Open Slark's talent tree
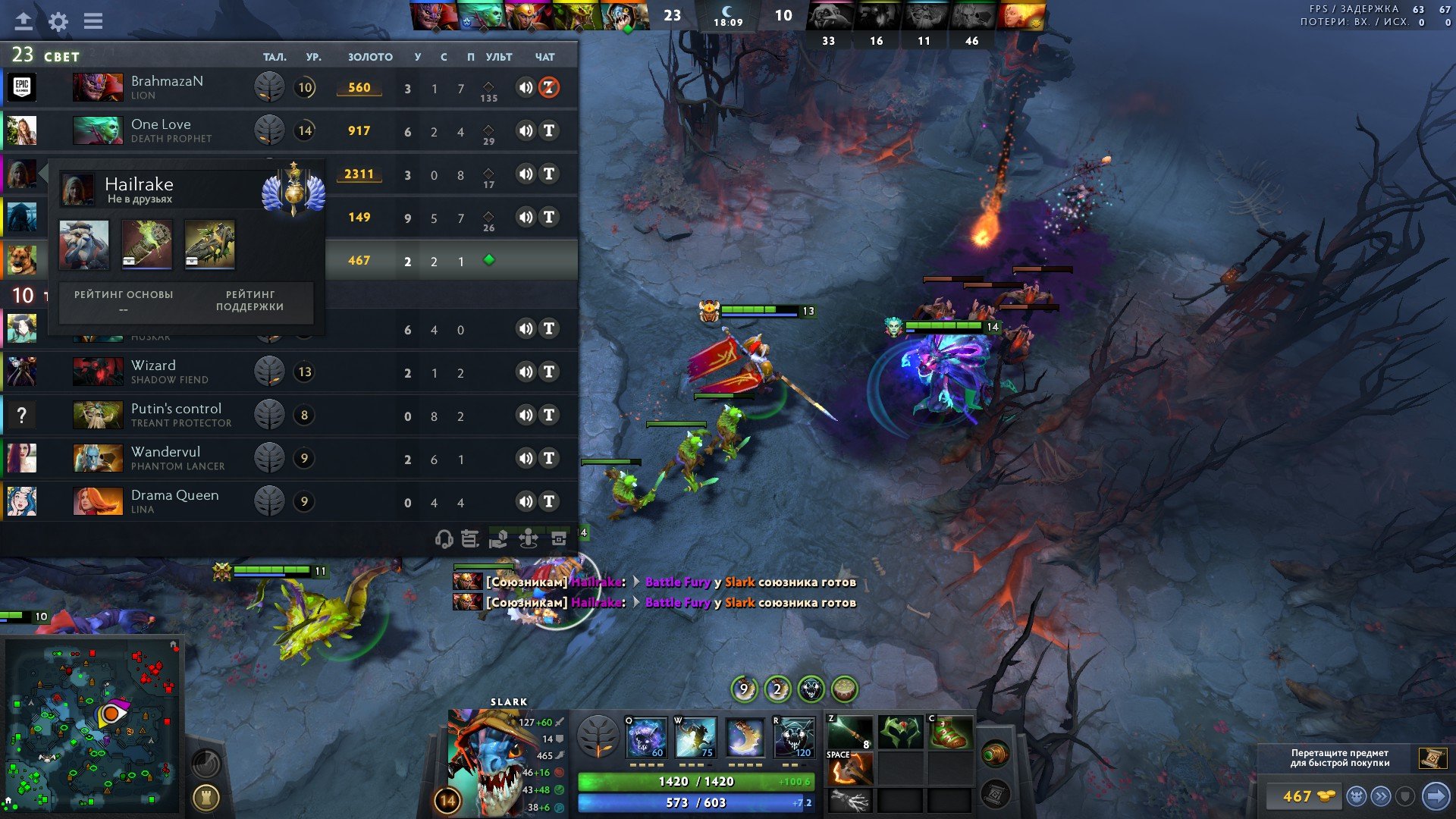 [598, 736]
